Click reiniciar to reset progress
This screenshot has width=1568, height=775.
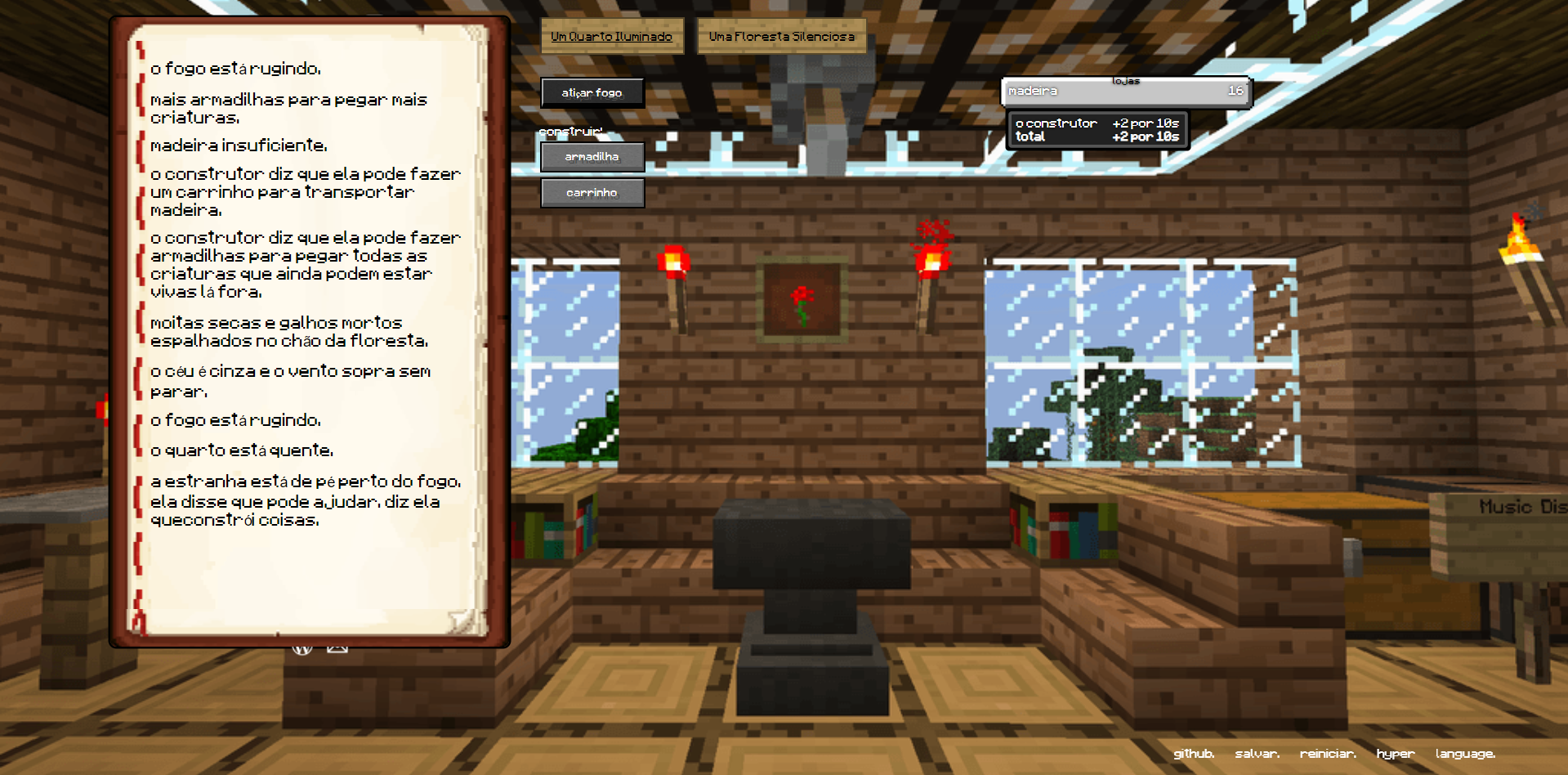1328,754
